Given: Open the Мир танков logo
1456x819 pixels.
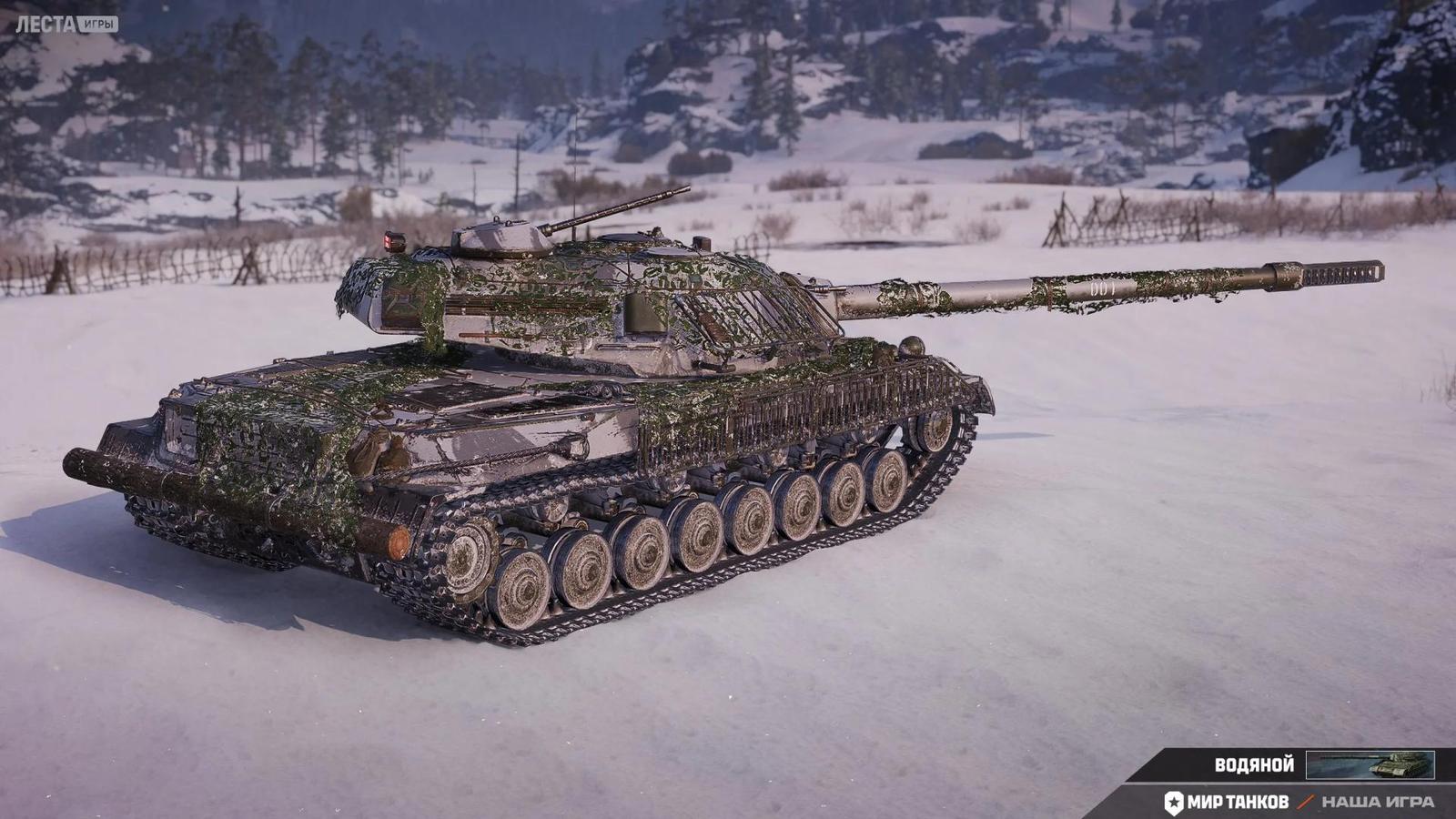Looking at the screenshot, I should click(x=1227, y=802).
